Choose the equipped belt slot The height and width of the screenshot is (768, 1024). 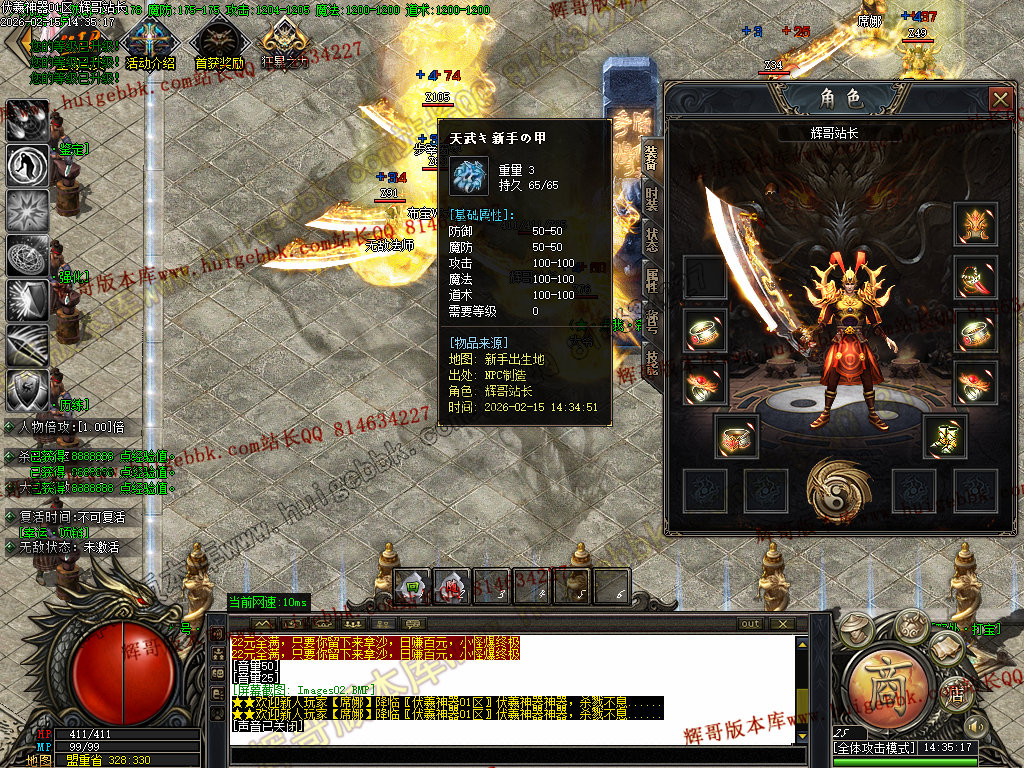[x=735, y=435]
